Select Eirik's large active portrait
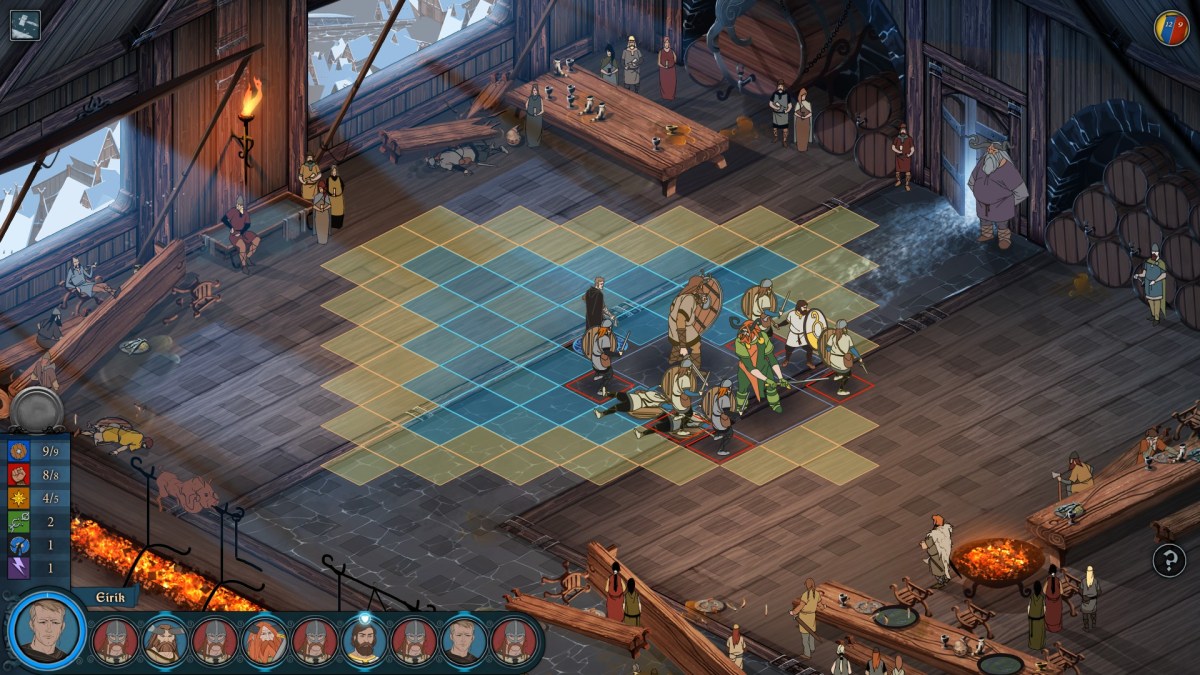Screen dimensions: 1200x675 coord(46,631)
